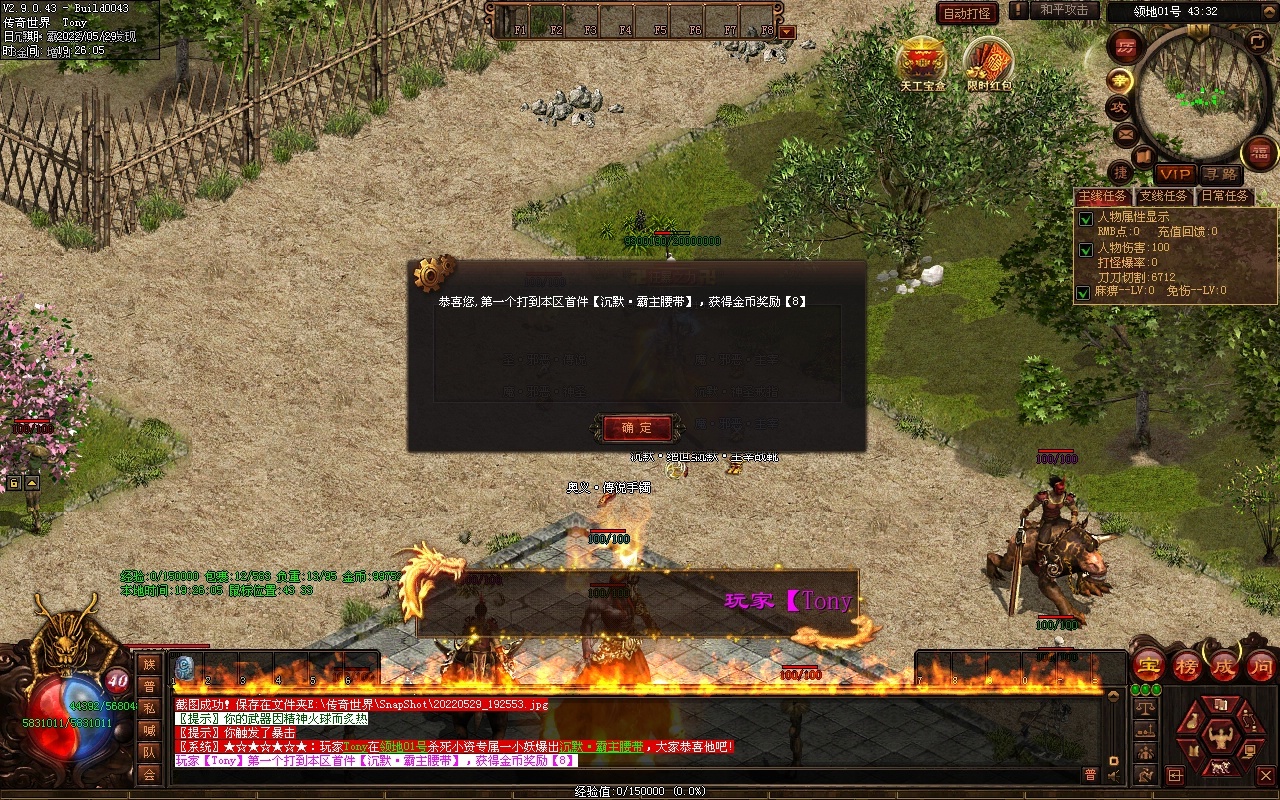Confirm the reward dialog with 确定
The height and width of the screenshot is (800, 1280).
point(637,428)
